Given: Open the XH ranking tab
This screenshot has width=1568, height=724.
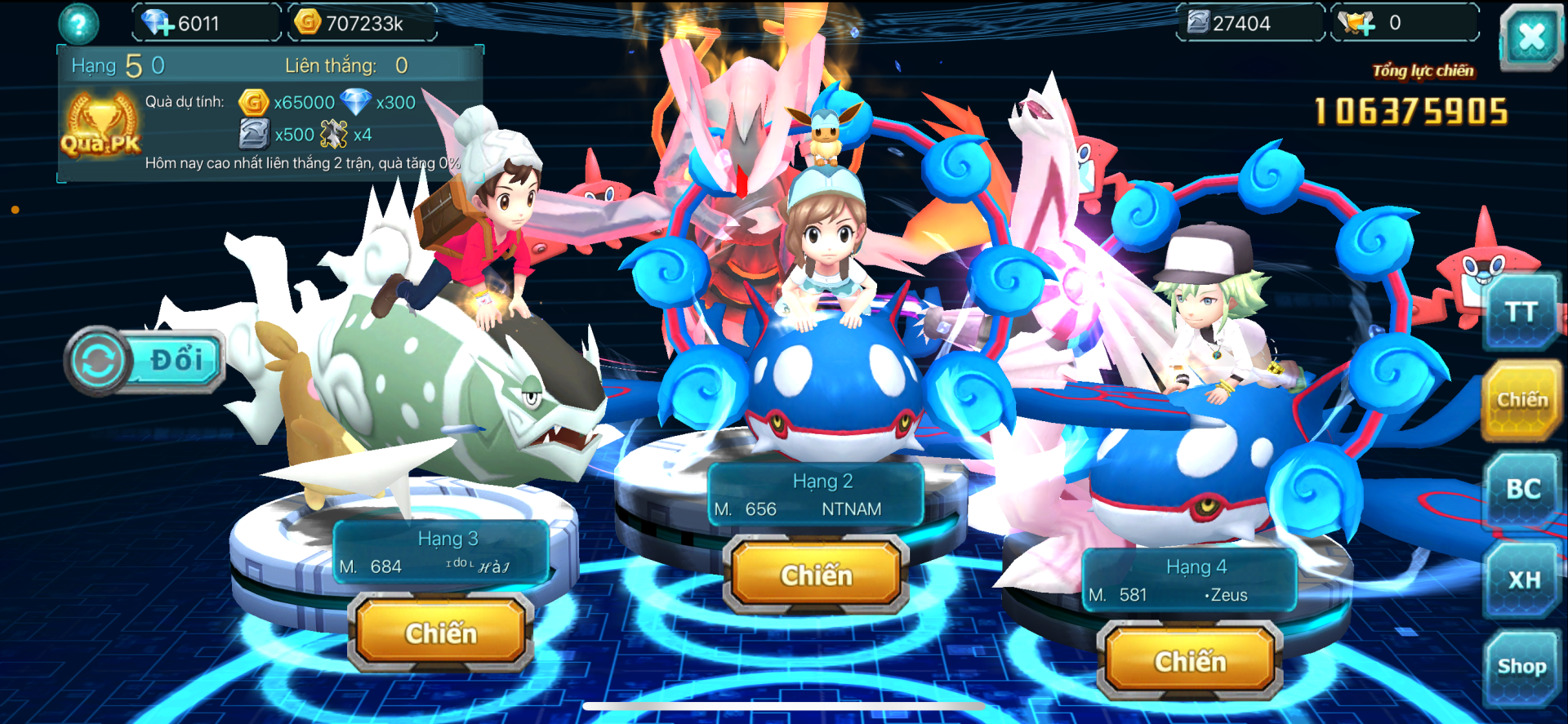Looking at the screenshot, I should coord(1523,580).
